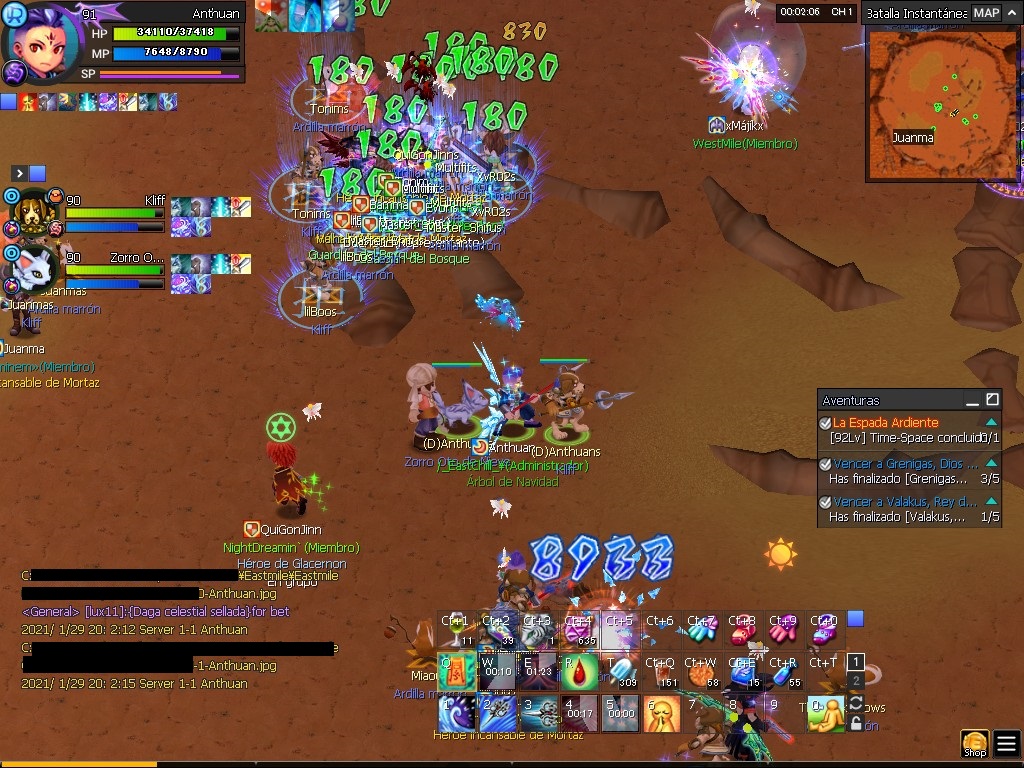
Task: Use the ice pop item in slot T
Action: tap(621, 672)
